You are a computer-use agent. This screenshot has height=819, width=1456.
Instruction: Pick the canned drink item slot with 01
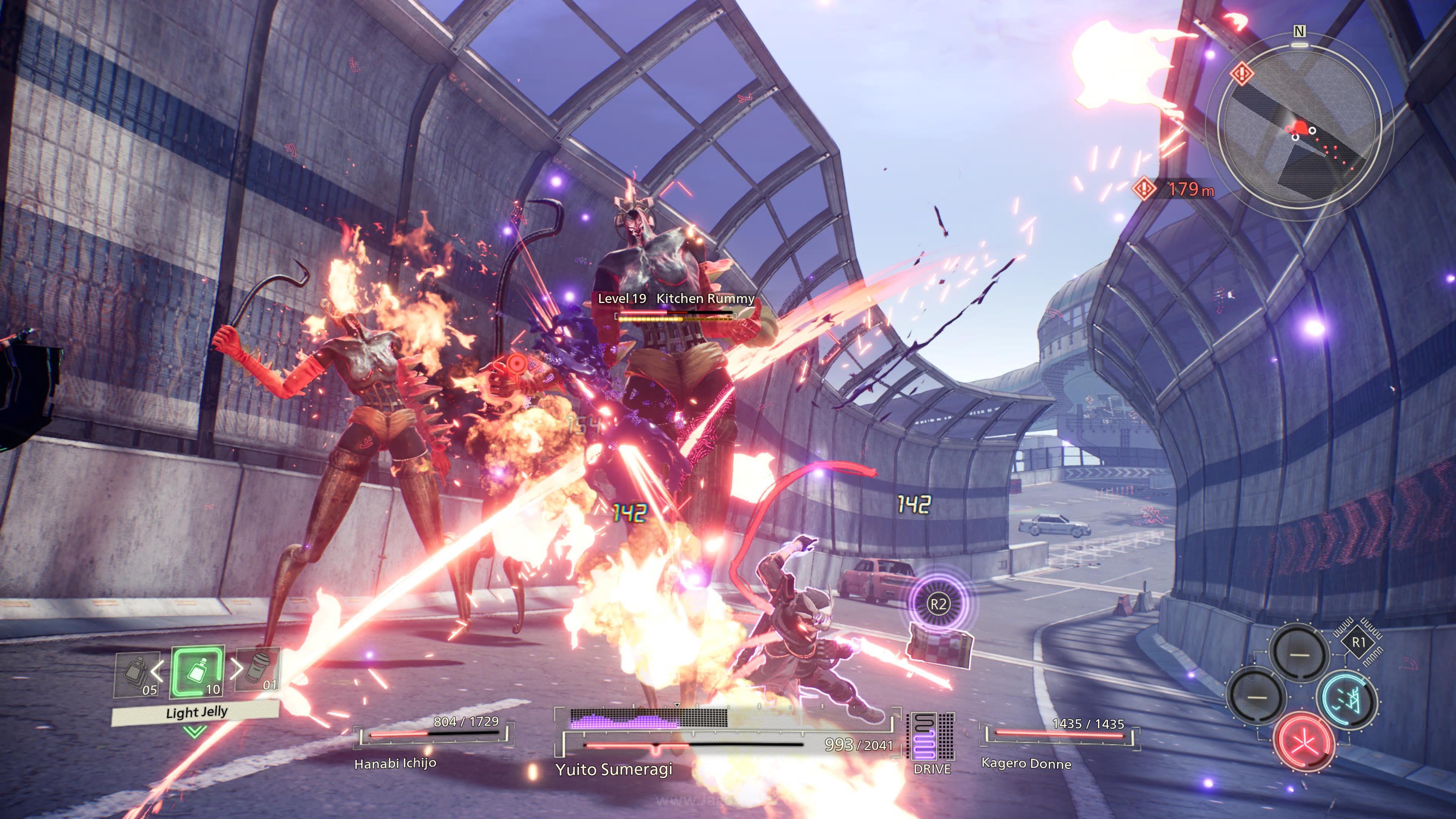pos(258,670)
